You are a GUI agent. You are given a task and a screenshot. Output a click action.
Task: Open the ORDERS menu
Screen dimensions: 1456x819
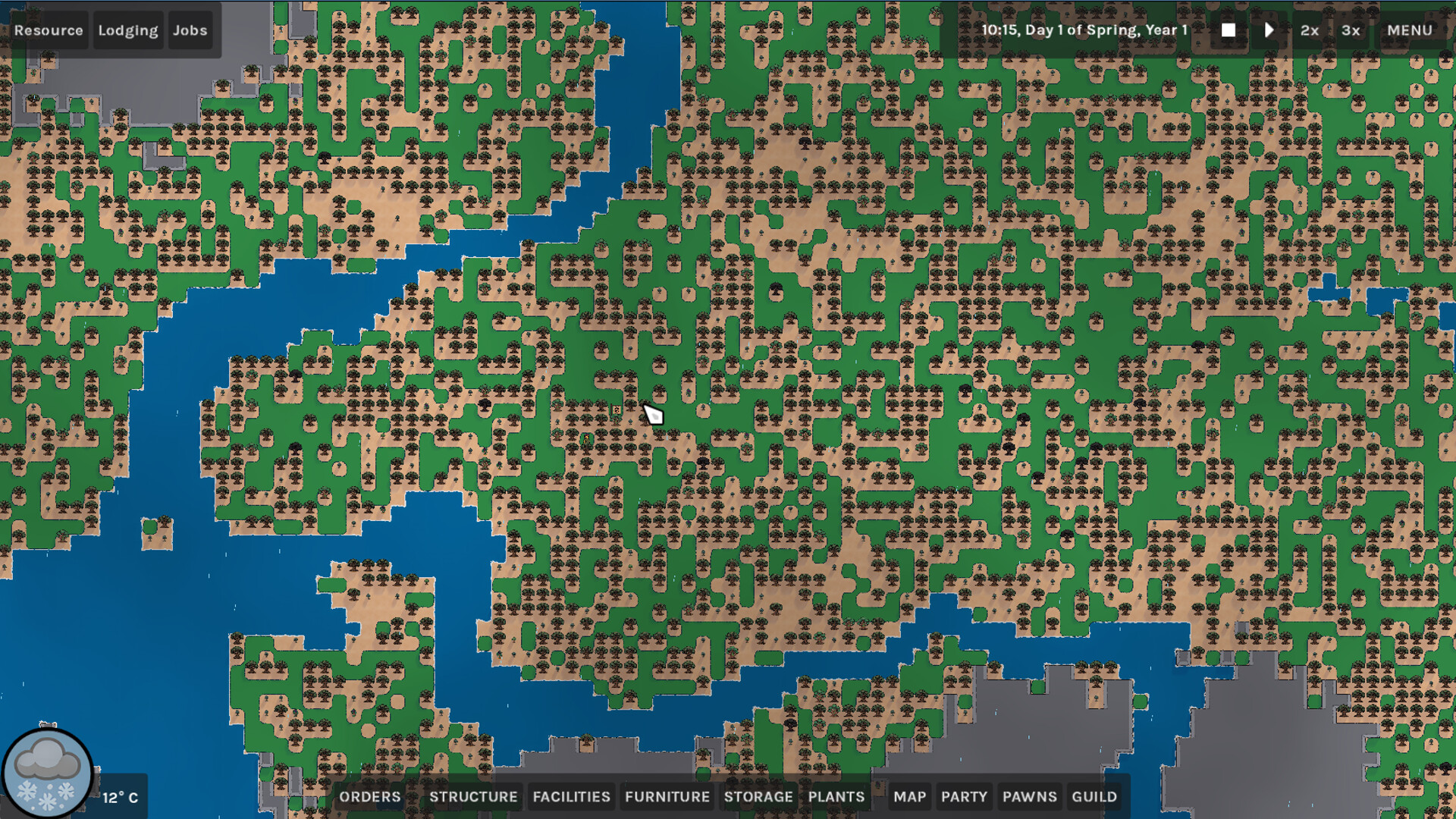click(x=372, y=797)
